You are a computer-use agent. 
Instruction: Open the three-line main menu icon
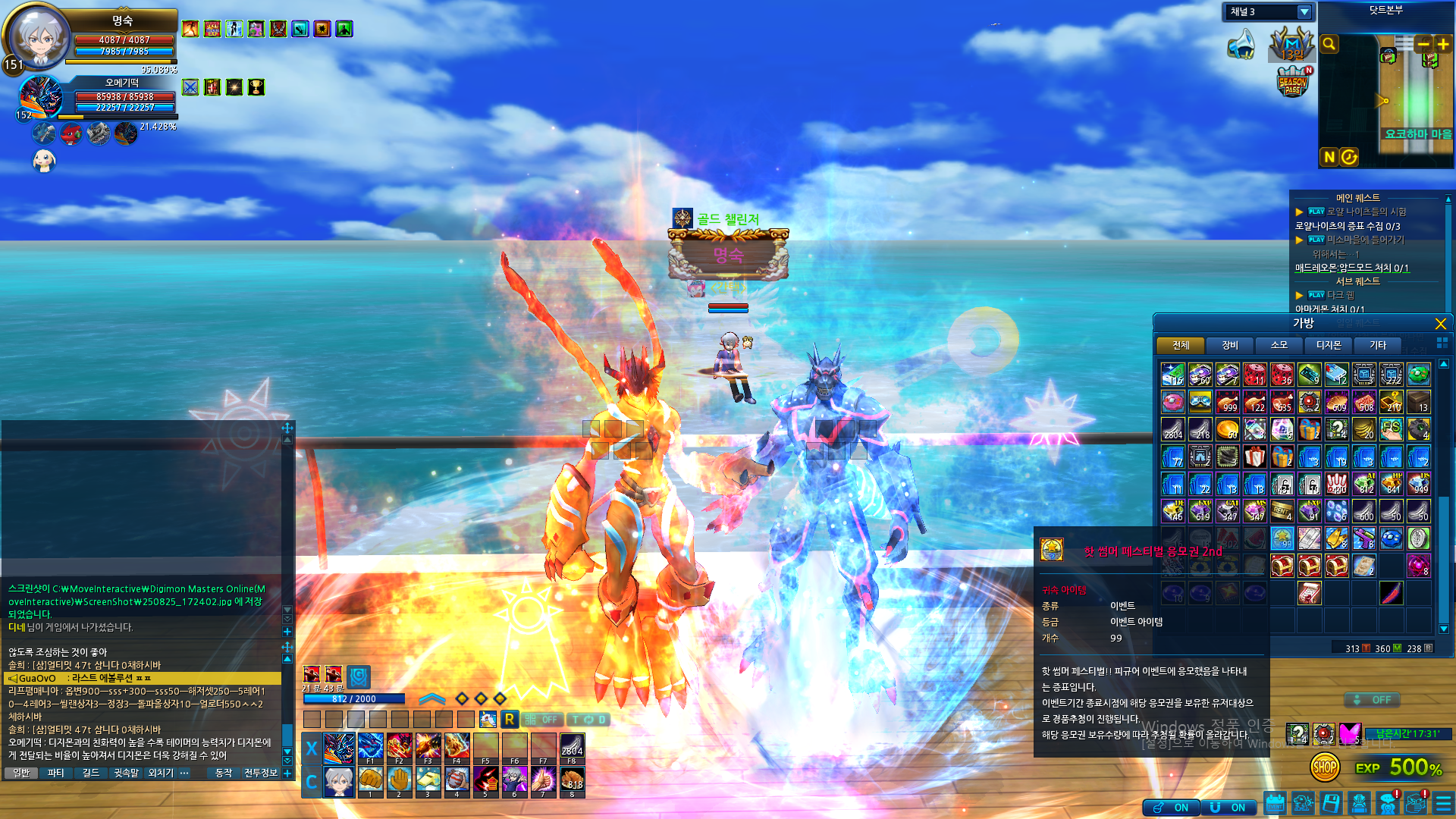click(1442, 803)
